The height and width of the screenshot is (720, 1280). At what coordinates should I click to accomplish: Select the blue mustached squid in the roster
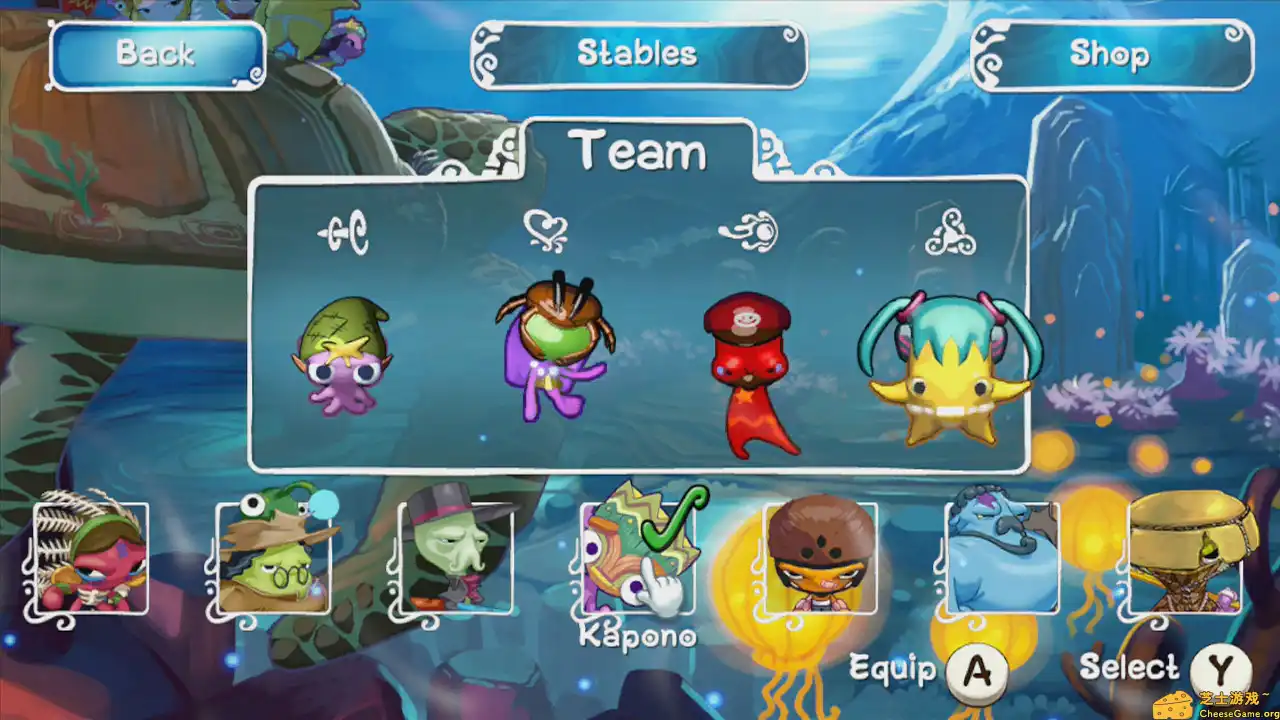tap(1002, 560)
